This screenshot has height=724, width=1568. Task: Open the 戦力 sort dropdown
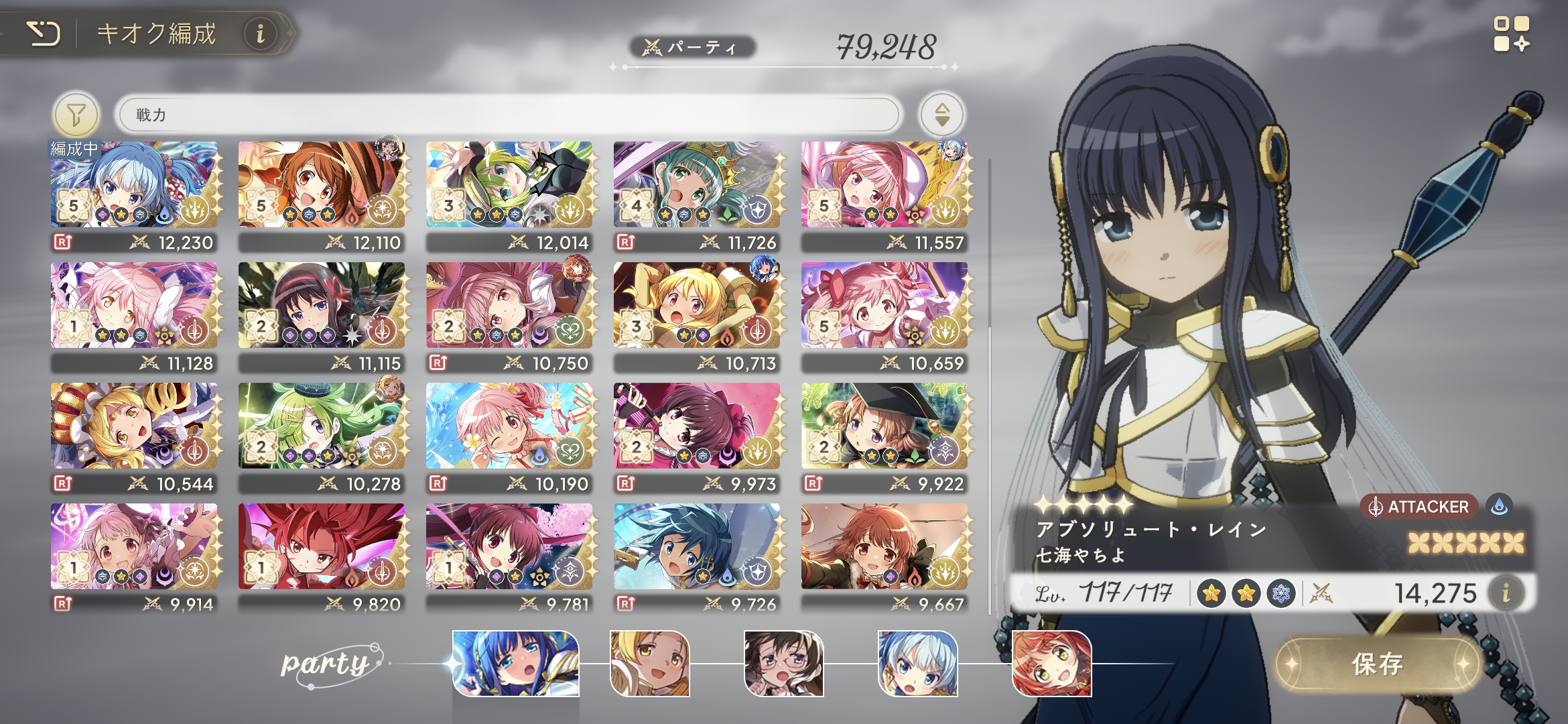tap(509, 115)
